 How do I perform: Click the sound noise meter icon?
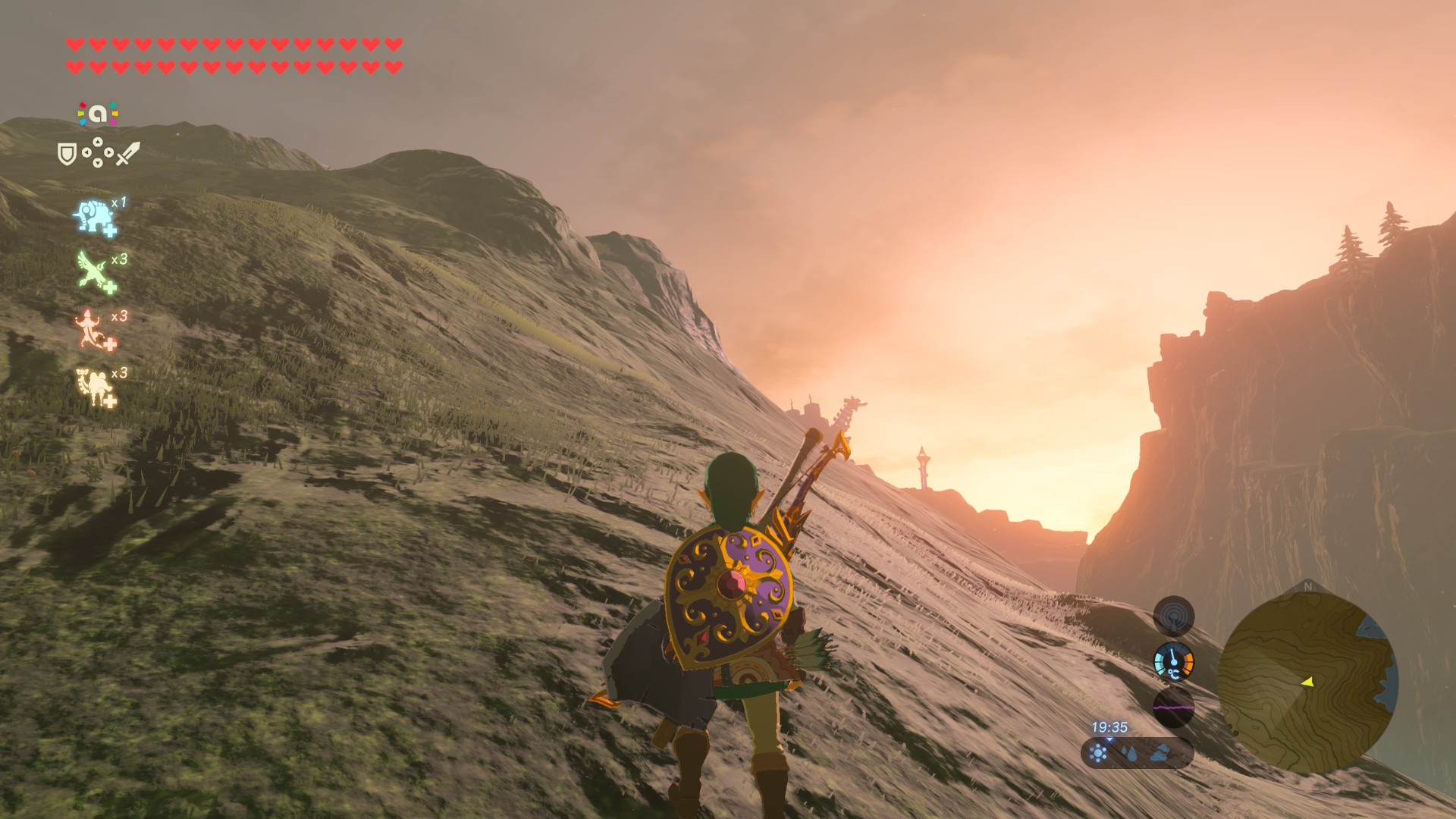pyautogui.click(x=1173, y=708)
